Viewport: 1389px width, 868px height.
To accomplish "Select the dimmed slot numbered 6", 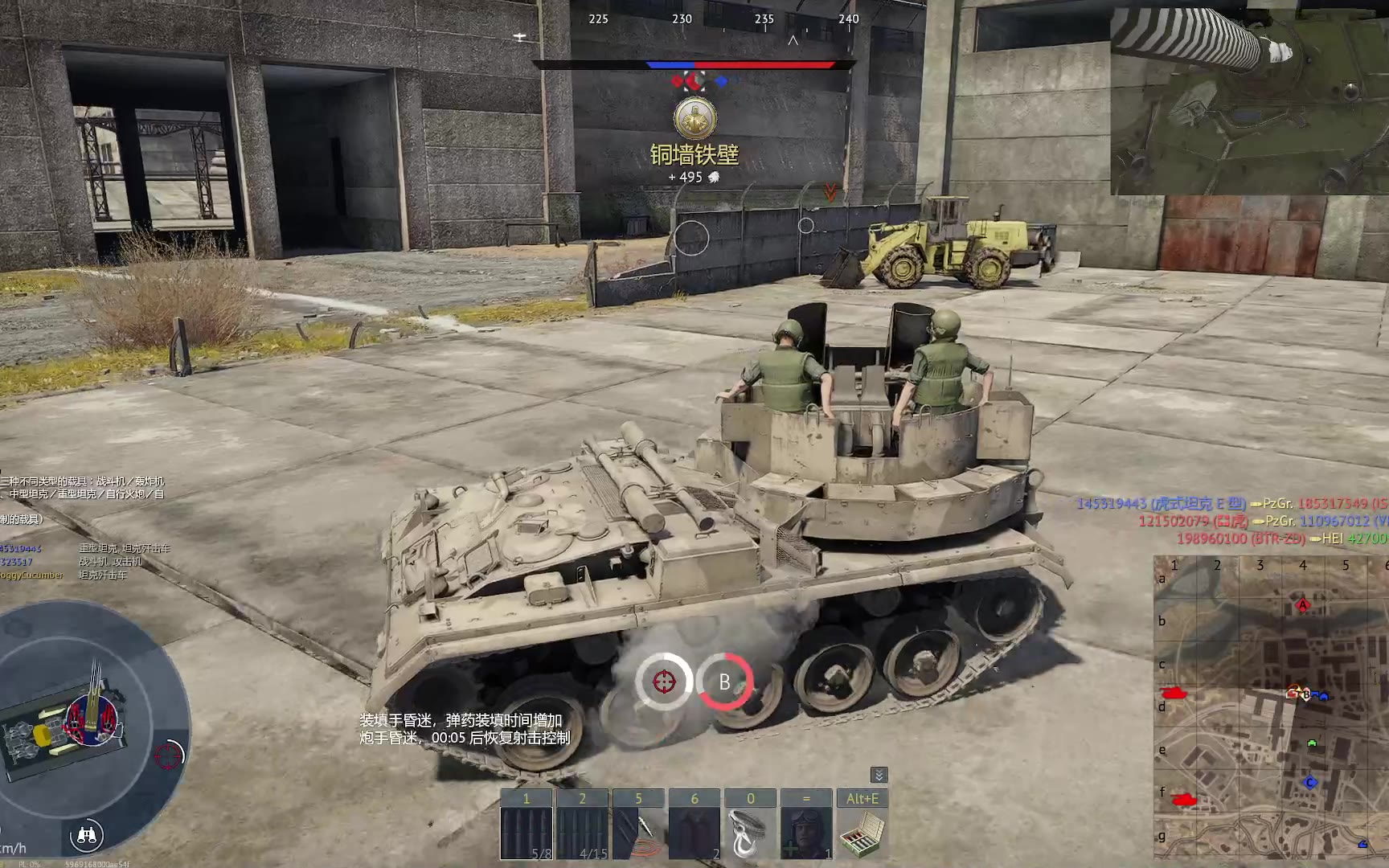I will point(694,825).
